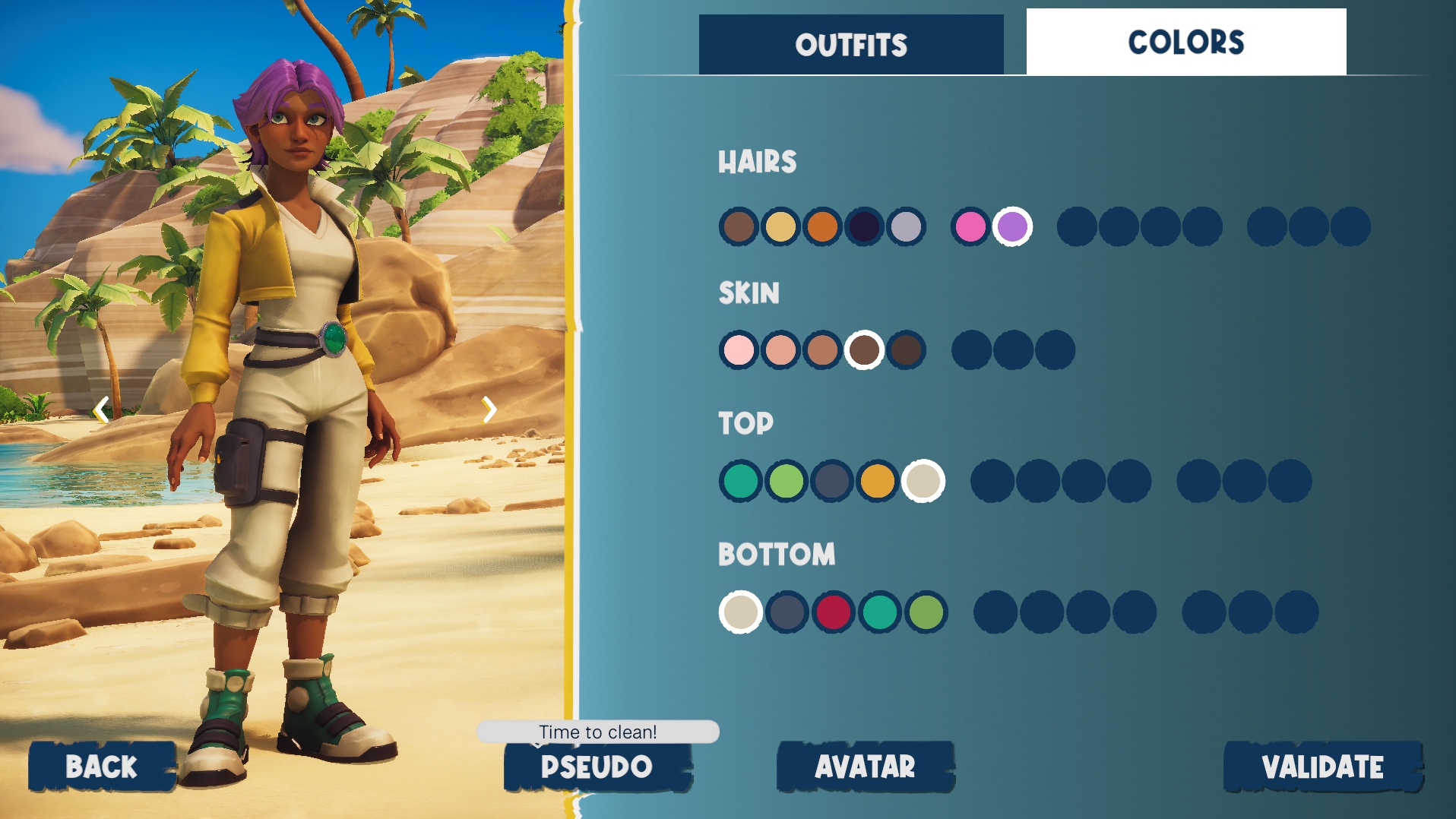Screen dimensions: 1456x819
Task: Choose the orange-yellow top color
Action: pyautogui.click(x=878, y=481)
